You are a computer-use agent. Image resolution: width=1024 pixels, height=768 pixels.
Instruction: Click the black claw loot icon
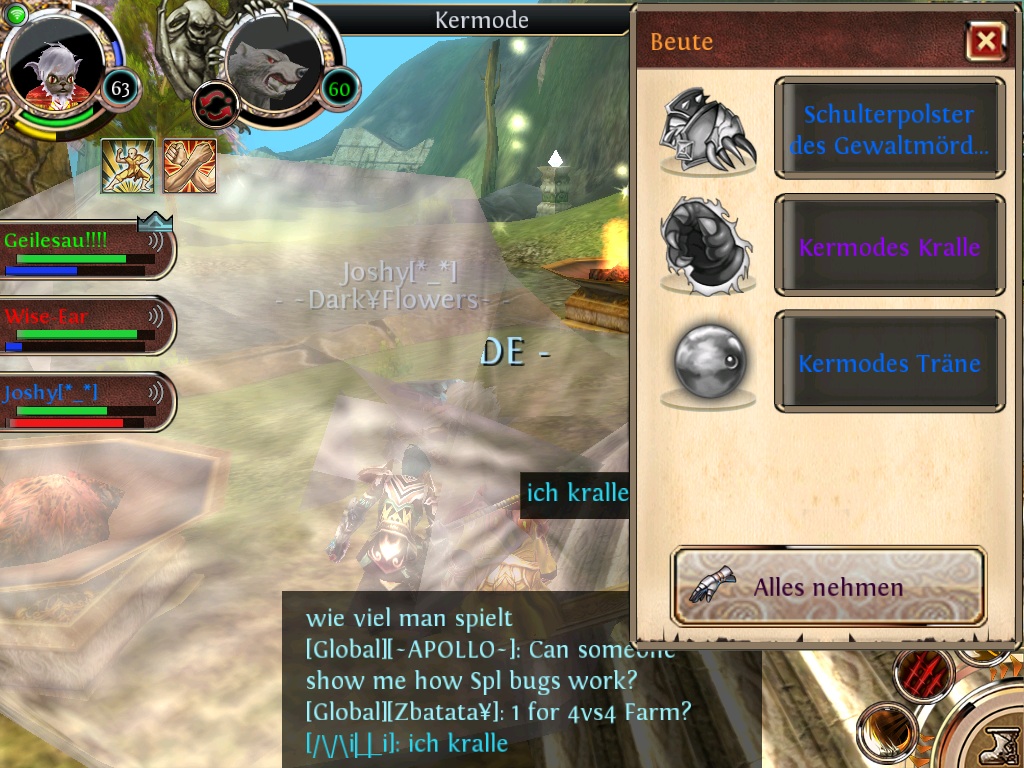pyautogui.click(x=708, y=246)
